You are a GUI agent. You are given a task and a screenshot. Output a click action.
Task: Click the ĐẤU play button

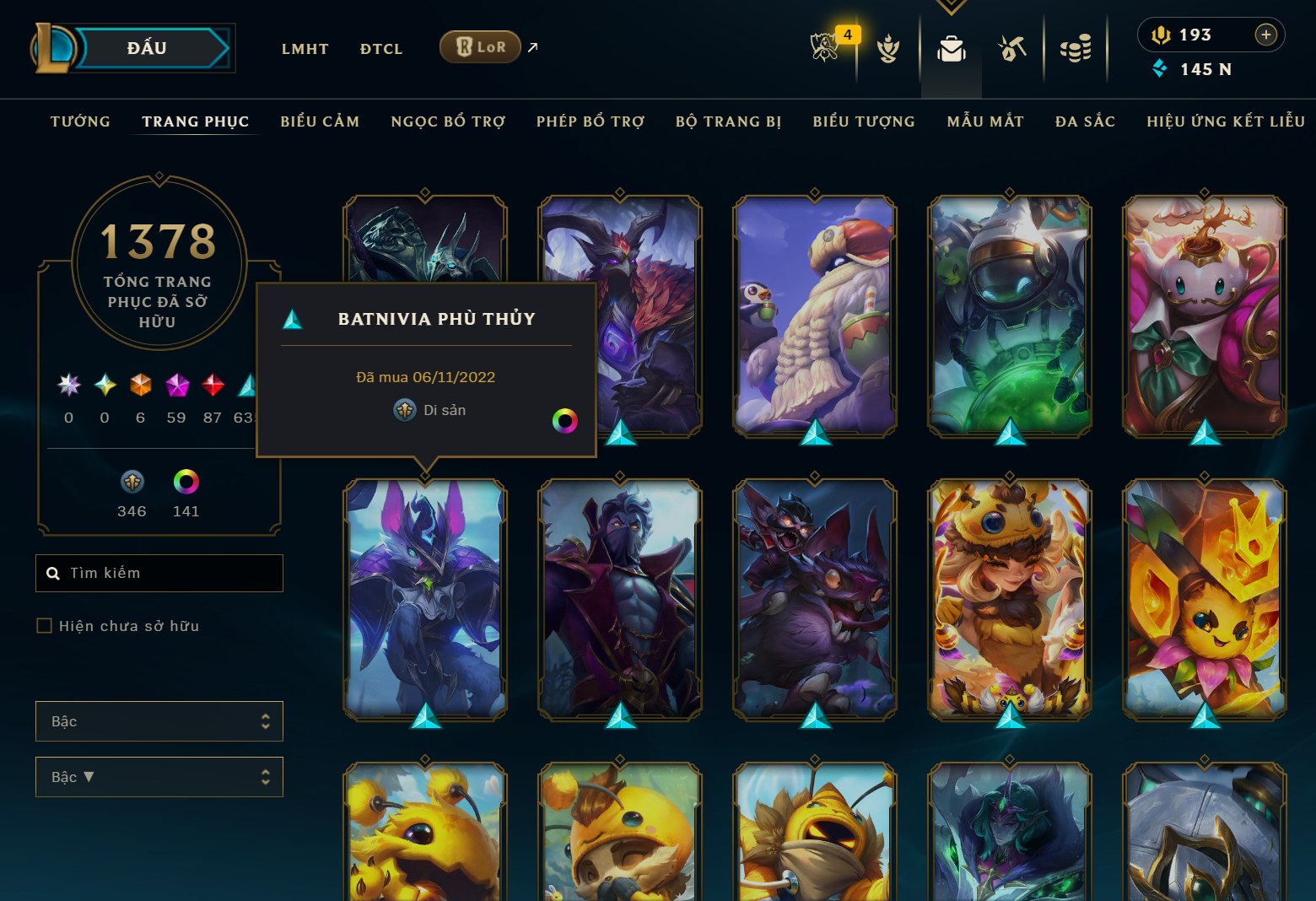[x=148, y=48]
